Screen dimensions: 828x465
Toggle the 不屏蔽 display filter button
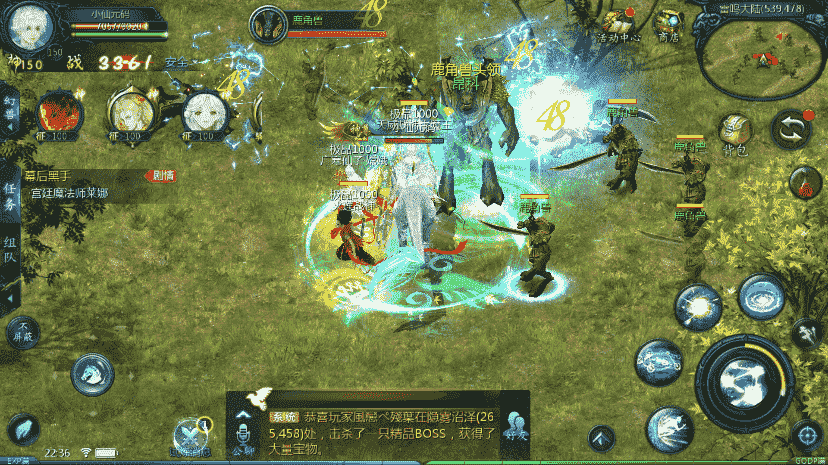coord(22,335)
